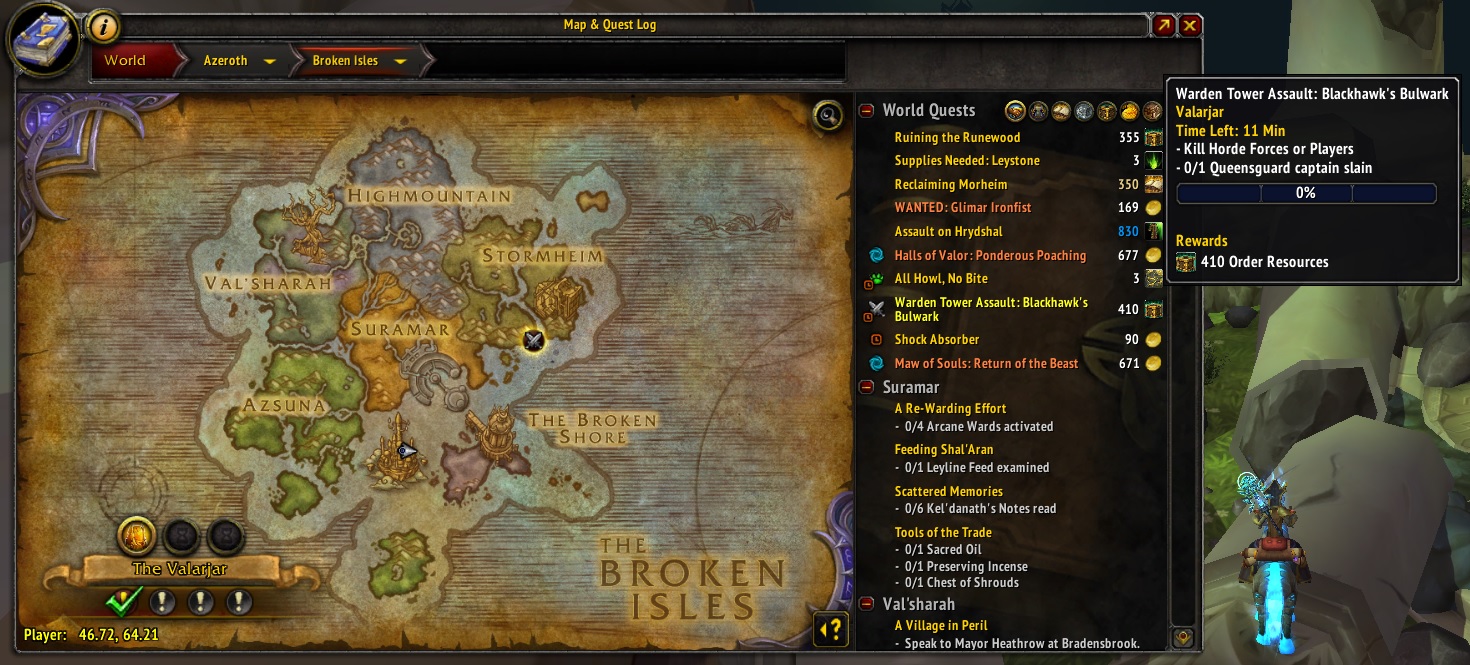Select Supplies Needed: Leystone quest
1470x665 pixels.
tap(966, 161)
